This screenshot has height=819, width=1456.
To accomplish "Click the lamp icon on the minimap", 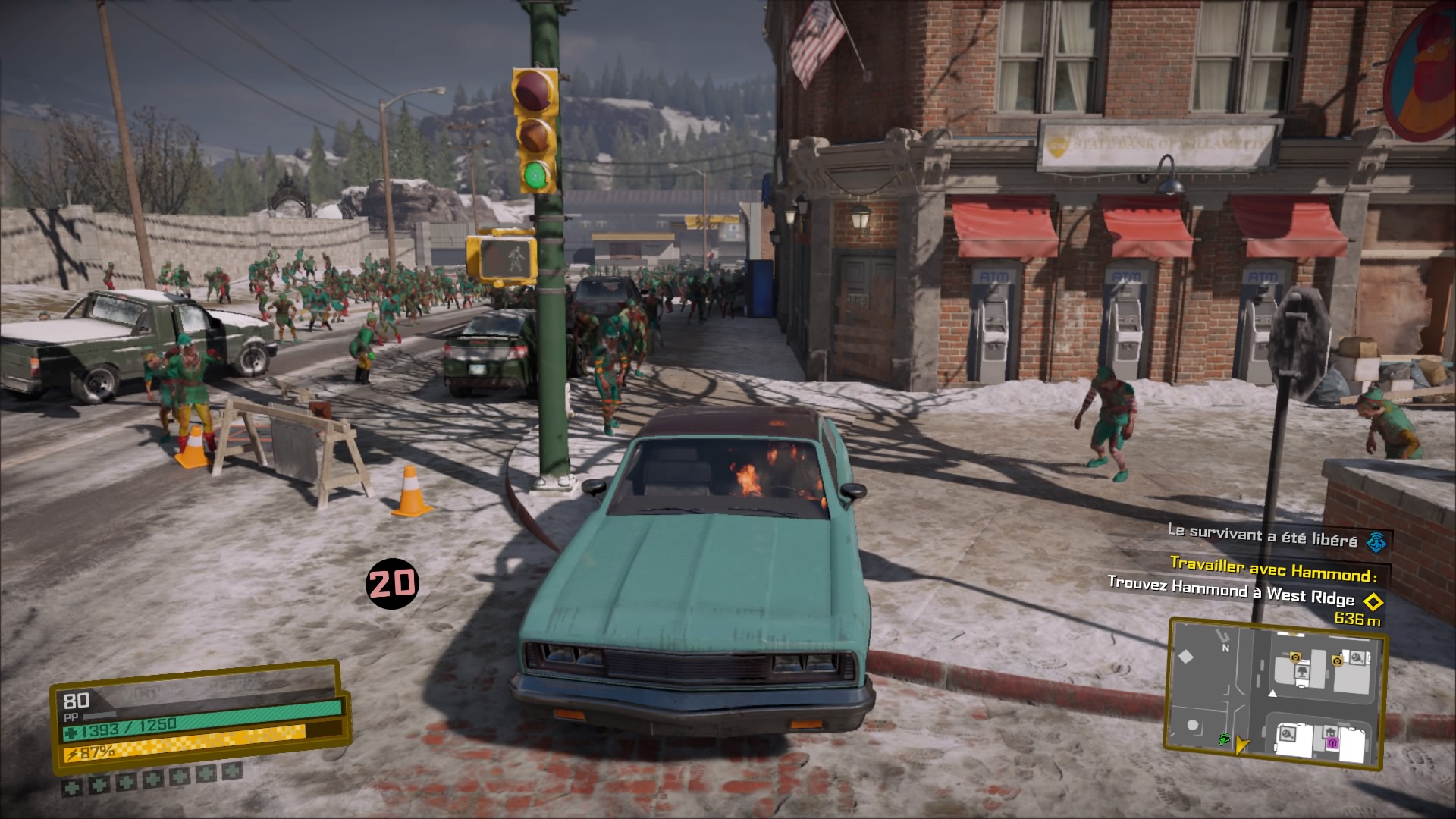I will tap(1302, 671).
